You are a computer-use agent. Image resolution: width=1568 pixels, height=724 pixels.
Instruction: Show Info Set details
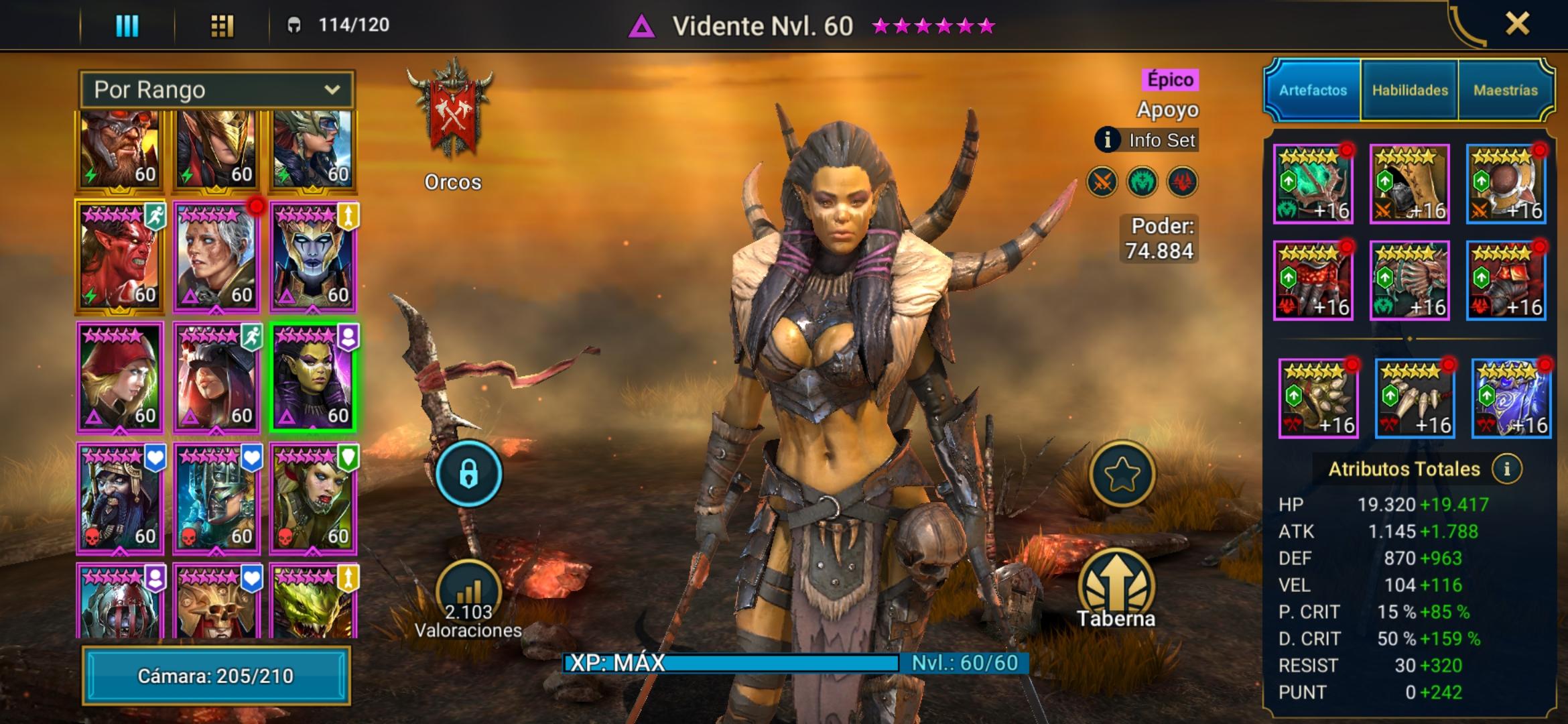pos(1147,140)
